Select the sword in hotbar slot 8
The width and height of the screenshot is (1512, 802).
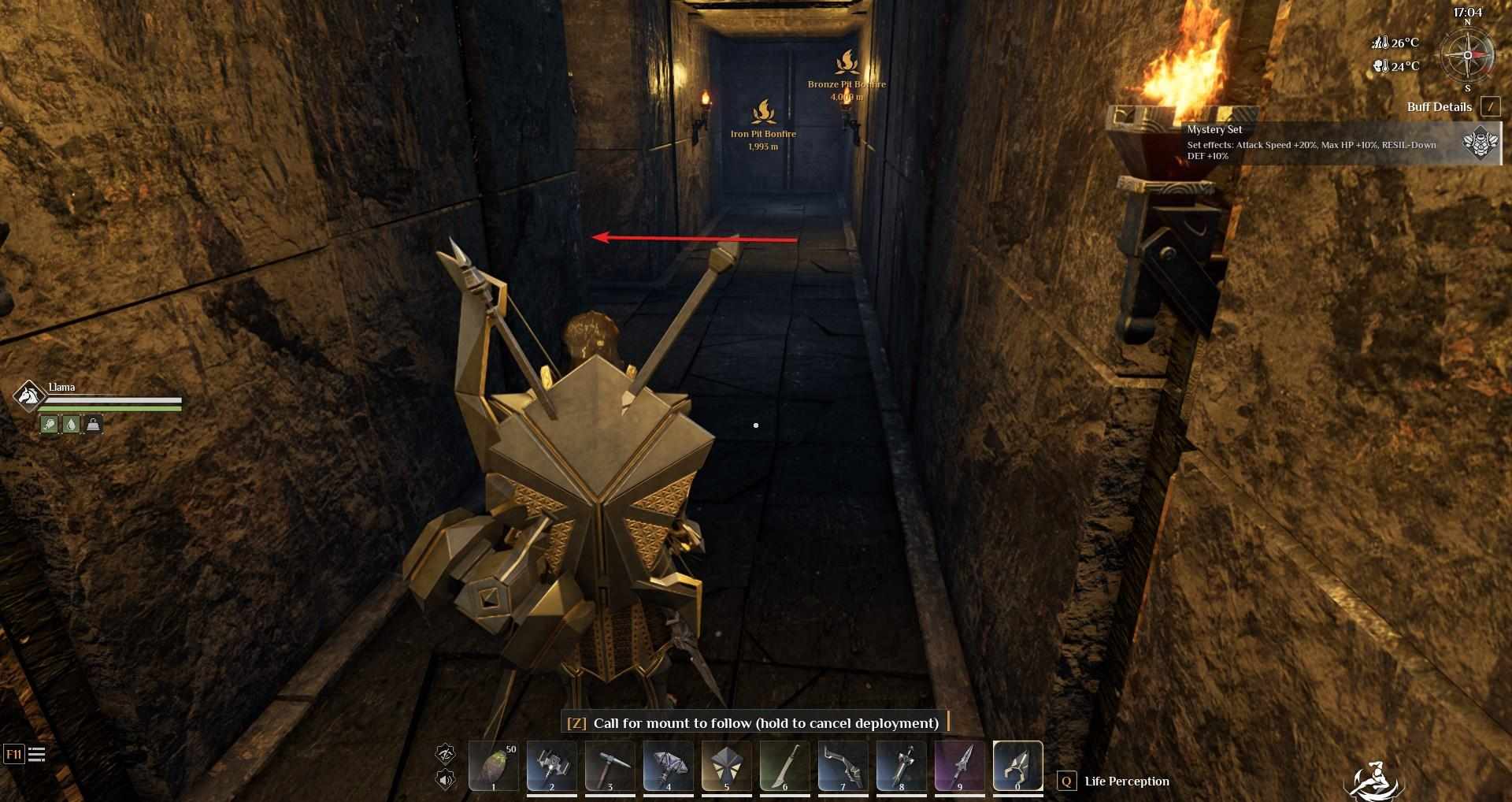(x=902, y=766)
